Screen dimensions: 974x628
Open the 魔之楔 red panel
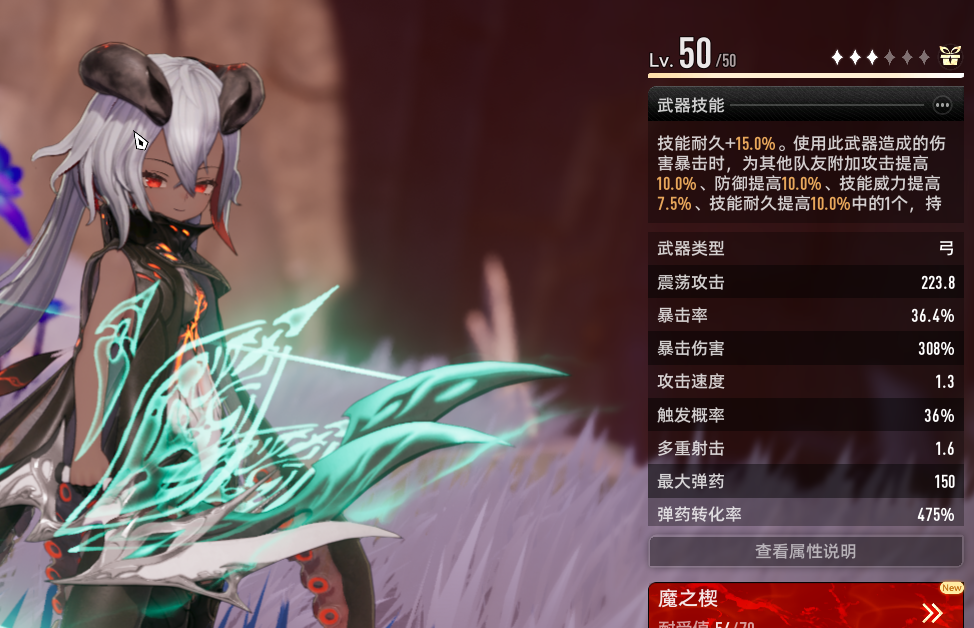pos(805,606)
